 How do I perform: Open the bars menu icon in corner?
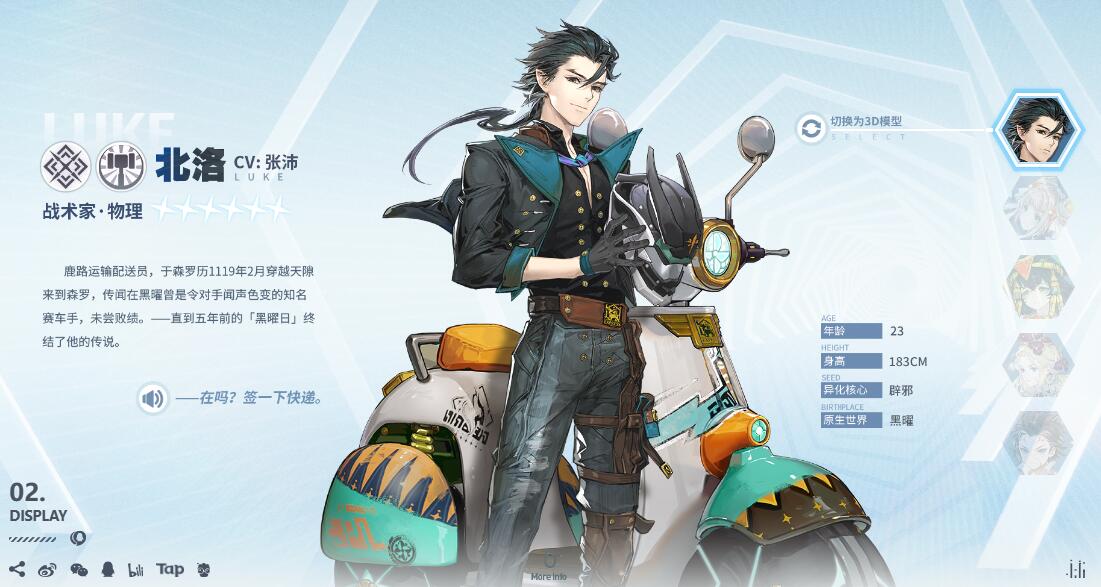[1076, 569]
